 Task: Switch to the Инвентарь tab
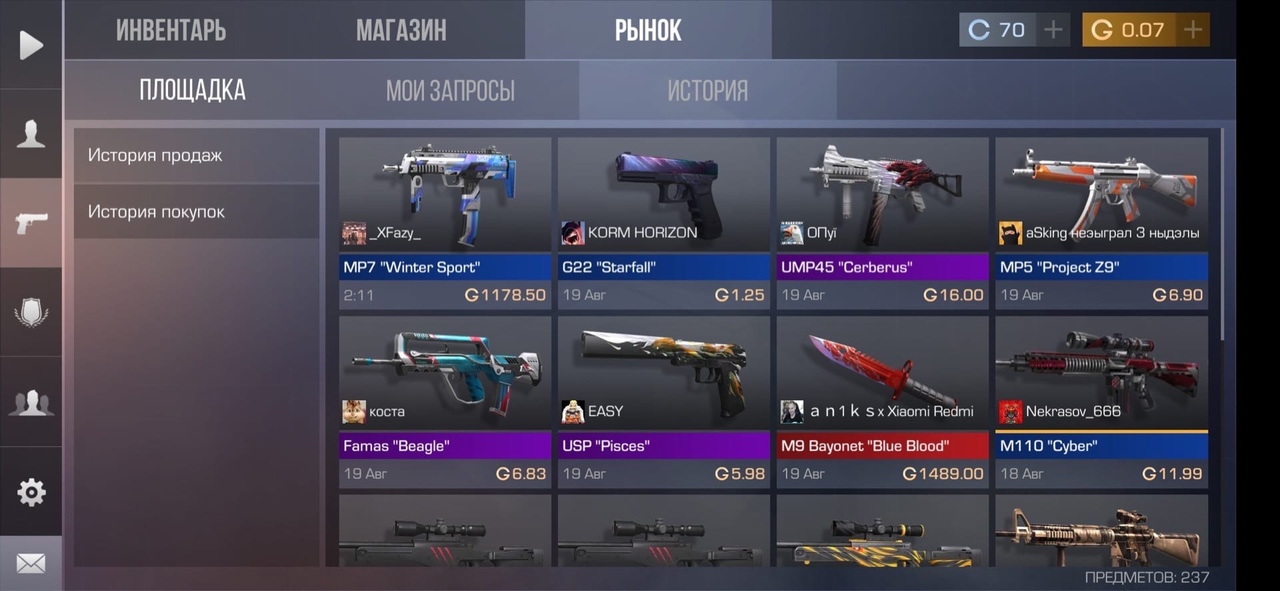pos(171,30)
